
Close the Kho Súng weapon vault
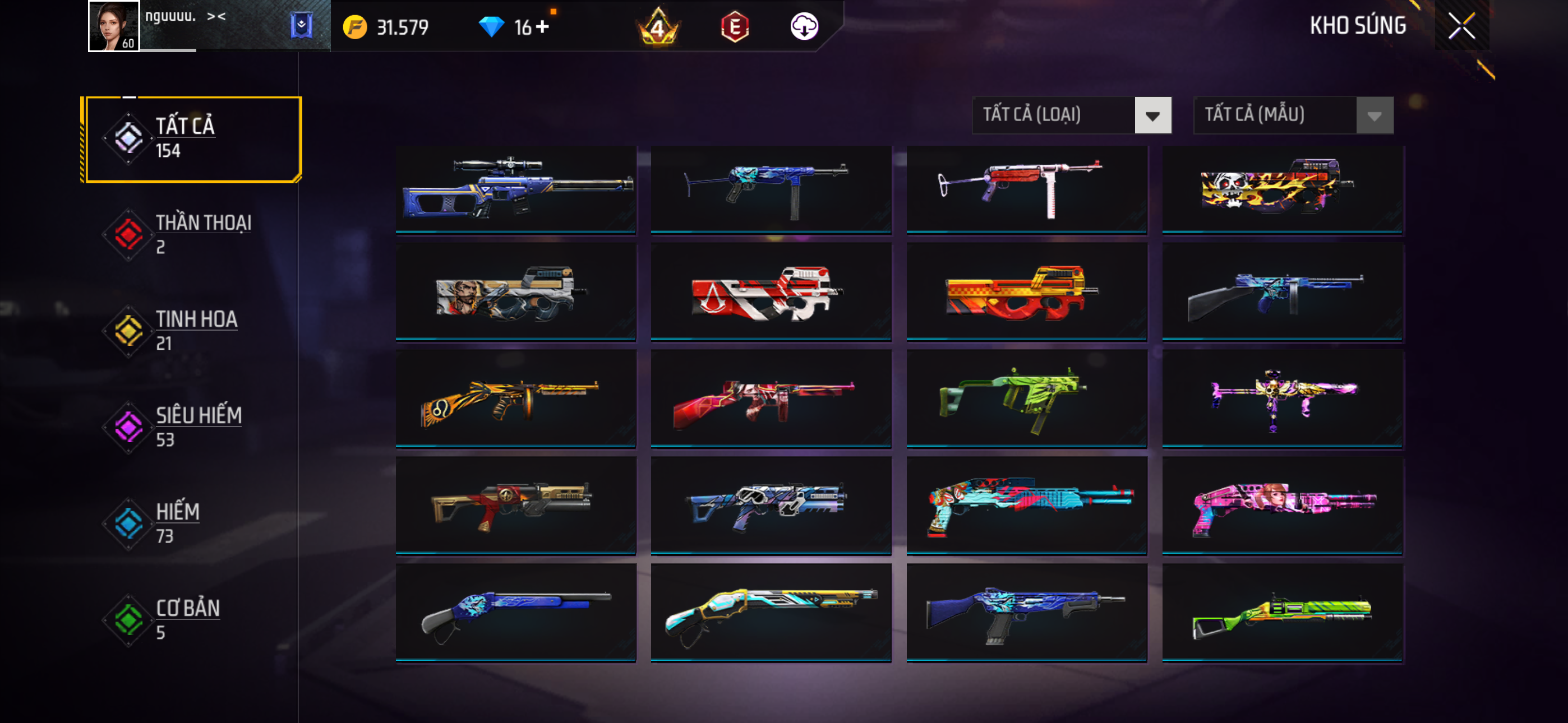(1461, 26)
